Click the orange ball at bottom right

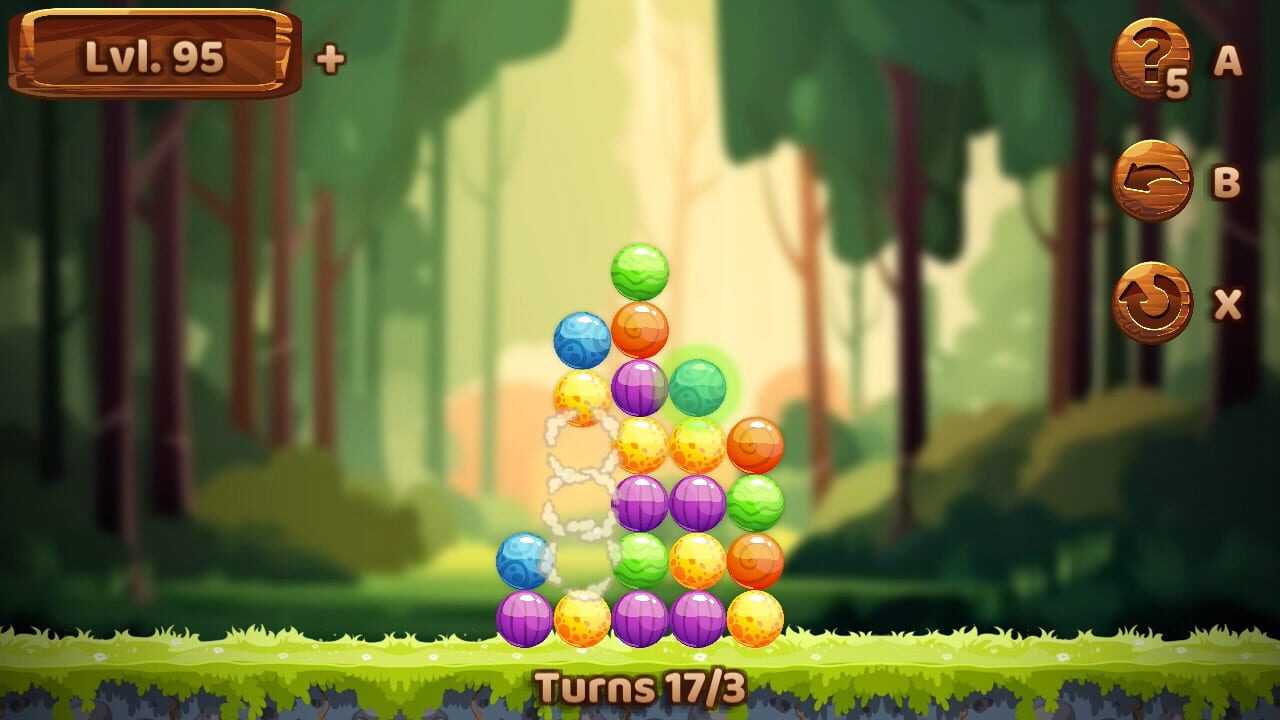pyautogui.click(x=757, y=560)
